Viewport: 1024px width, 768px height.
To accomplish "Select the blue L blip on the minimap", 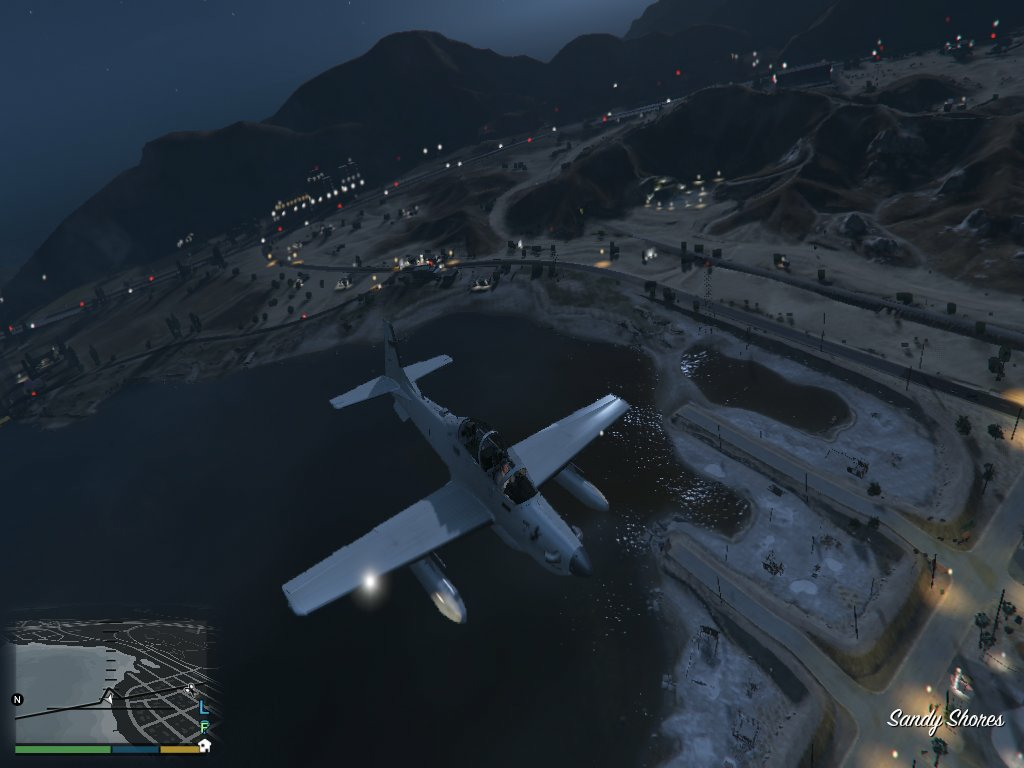I will 204,707.
